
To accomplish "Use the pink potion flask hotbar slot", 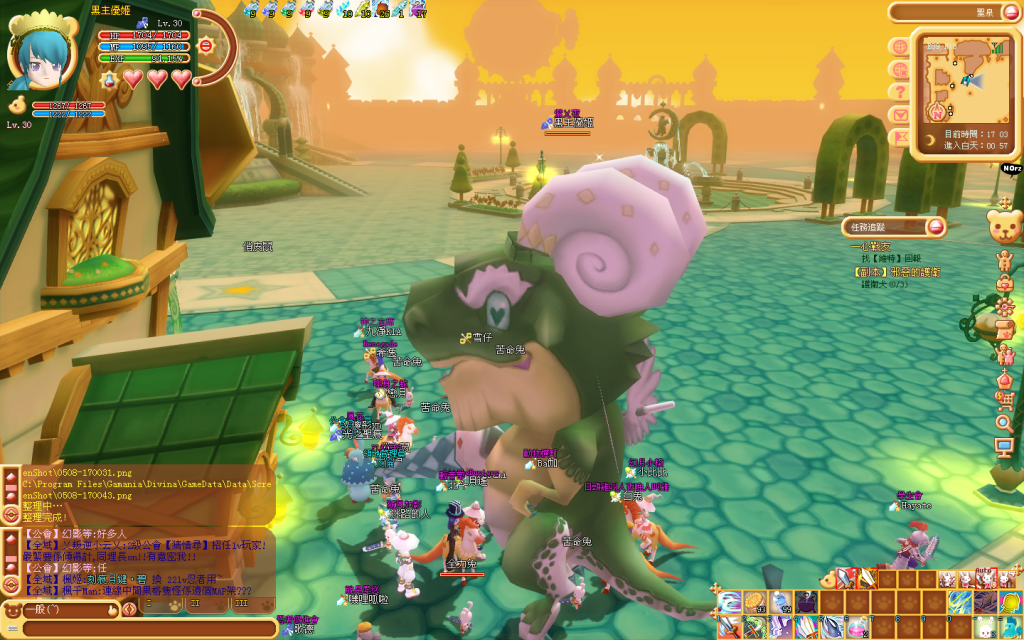I will click(859, 627).
